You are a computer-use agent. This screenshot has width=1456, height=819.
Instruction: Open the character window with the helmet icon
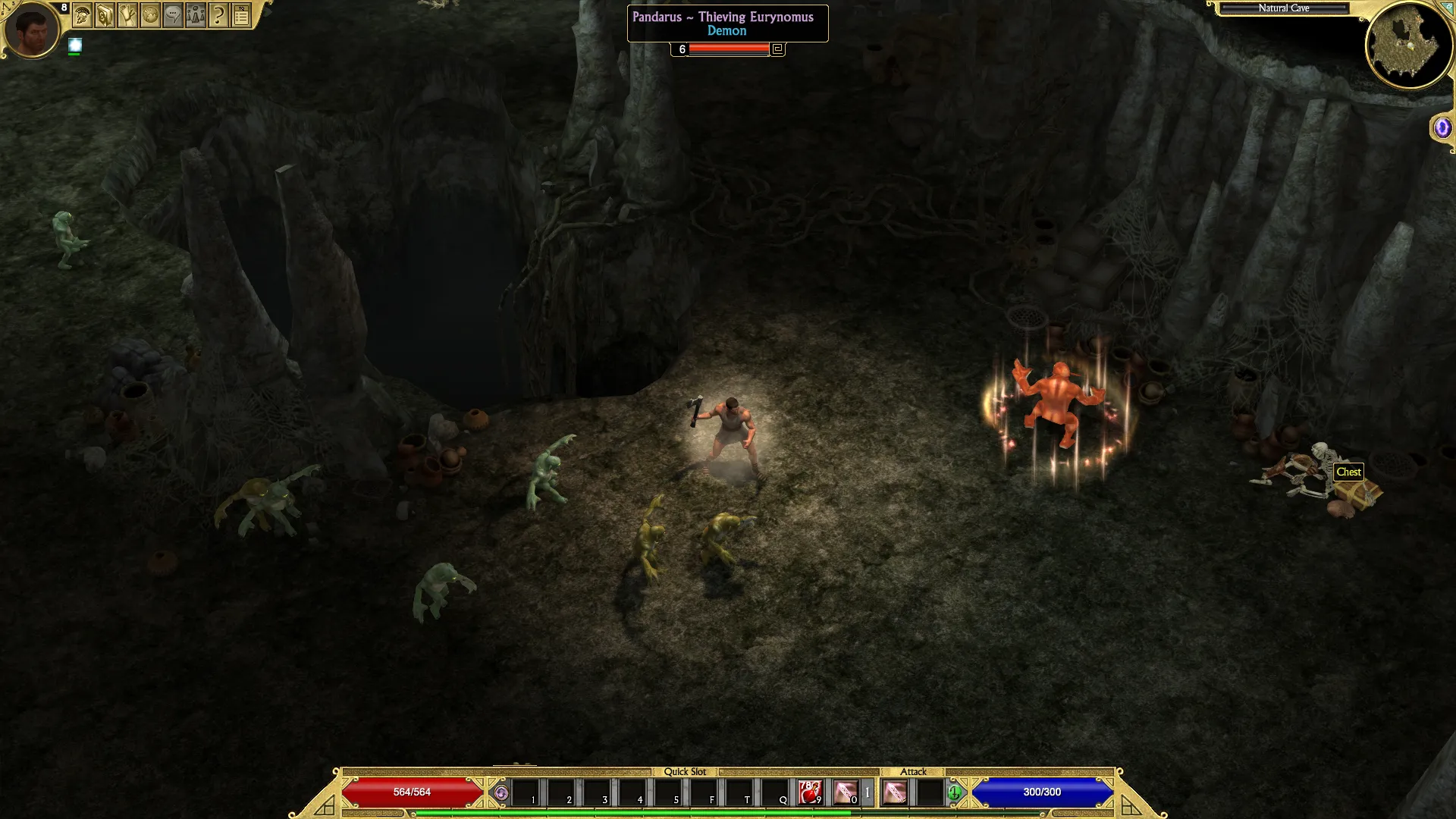(83, 15)
